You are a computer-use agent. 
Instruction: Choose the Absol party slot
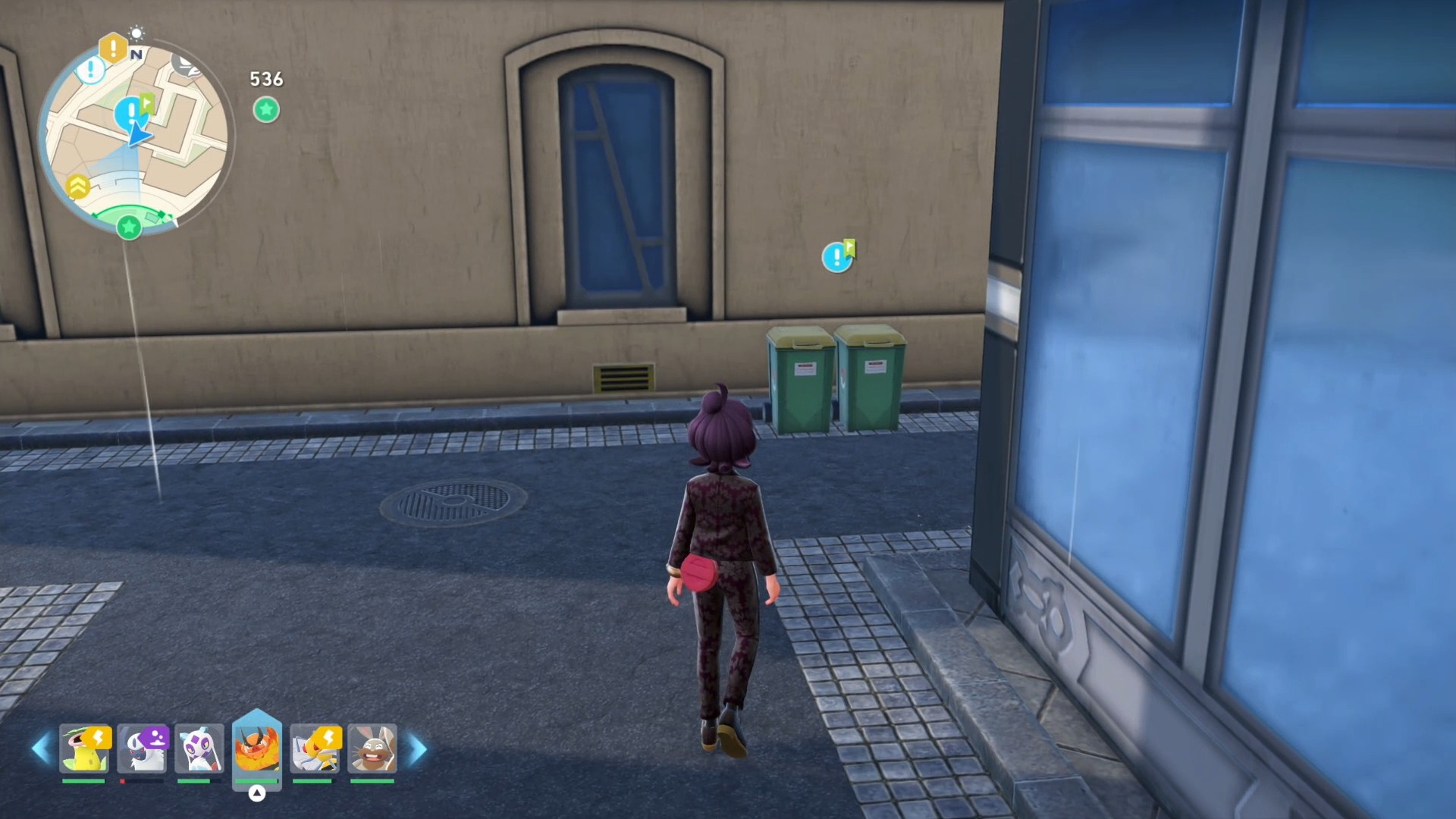[x=143, y=748]
